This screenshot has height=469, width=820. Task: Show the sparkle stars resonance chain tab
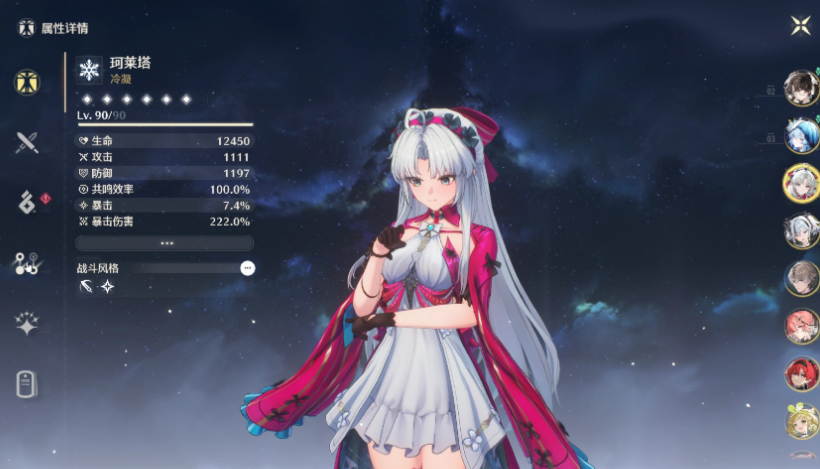pyautogui.click(x=27, y=323)
